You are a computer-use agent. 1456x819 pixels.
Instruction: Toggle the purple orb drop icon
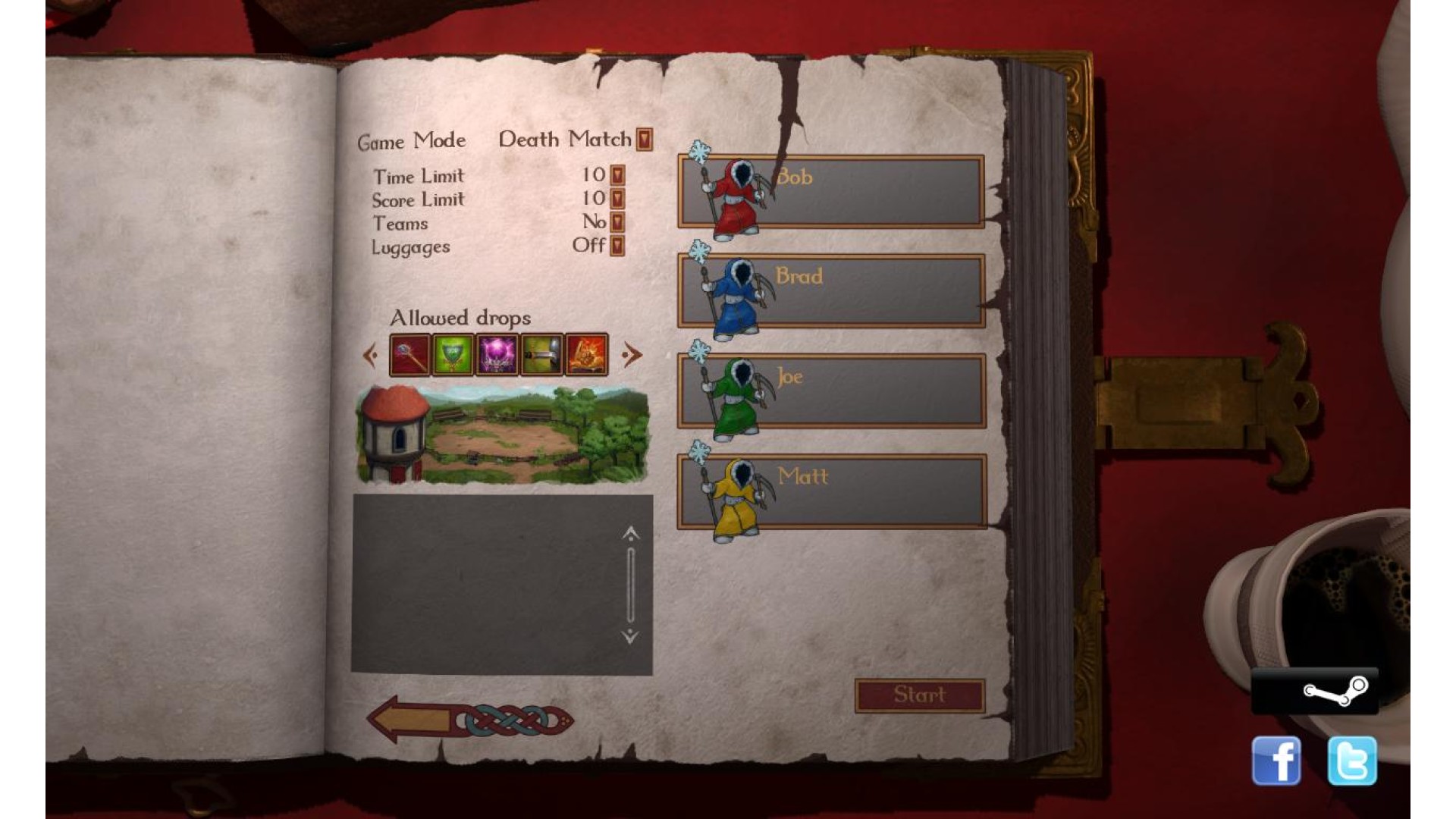coord(497,355)
